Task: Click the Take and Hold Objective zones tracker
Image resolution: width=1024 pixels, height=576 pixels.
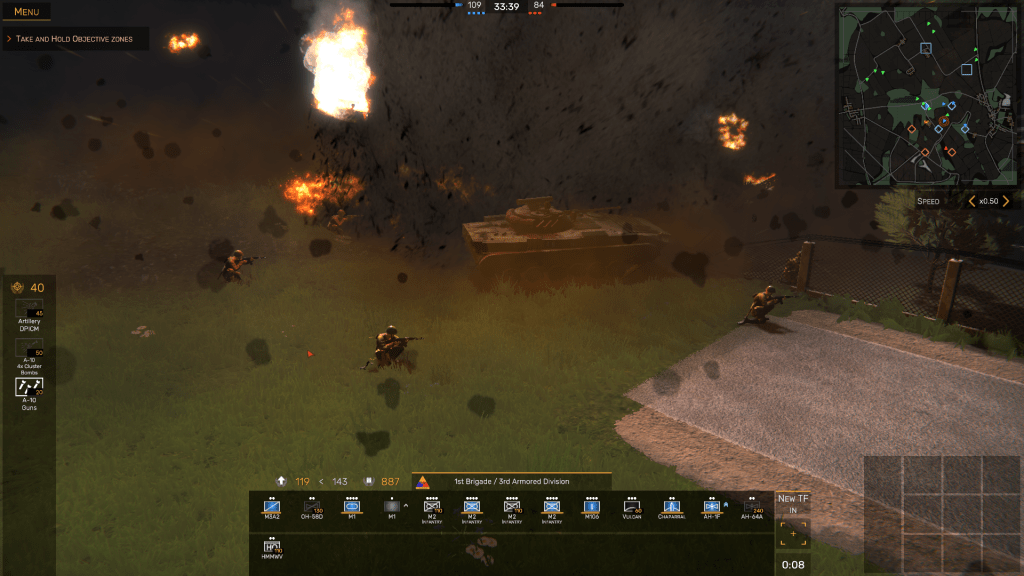Action: point(74,39)
